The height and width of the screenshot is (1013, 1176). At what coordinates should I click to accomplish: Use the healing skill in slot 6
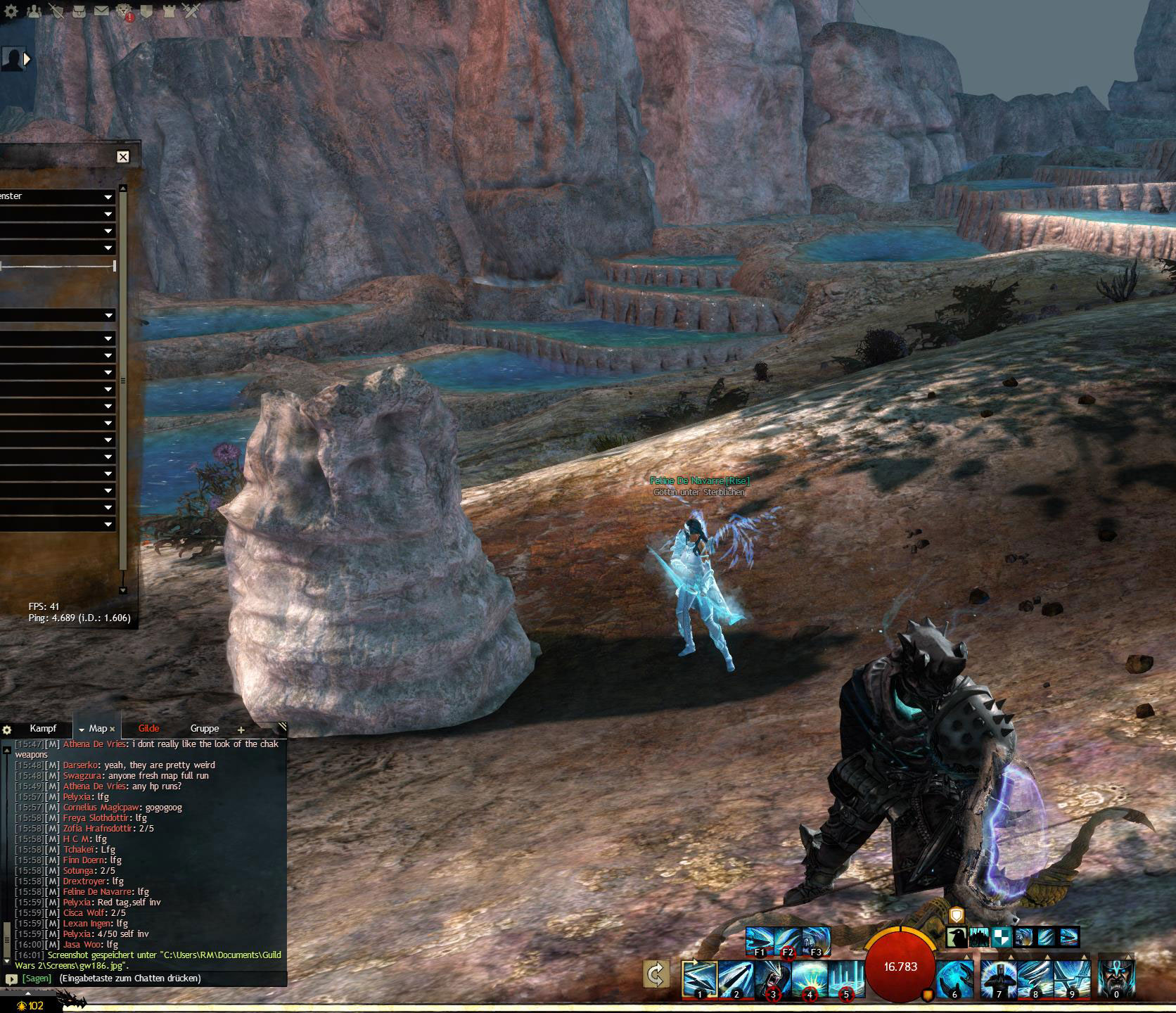[954, 979]
